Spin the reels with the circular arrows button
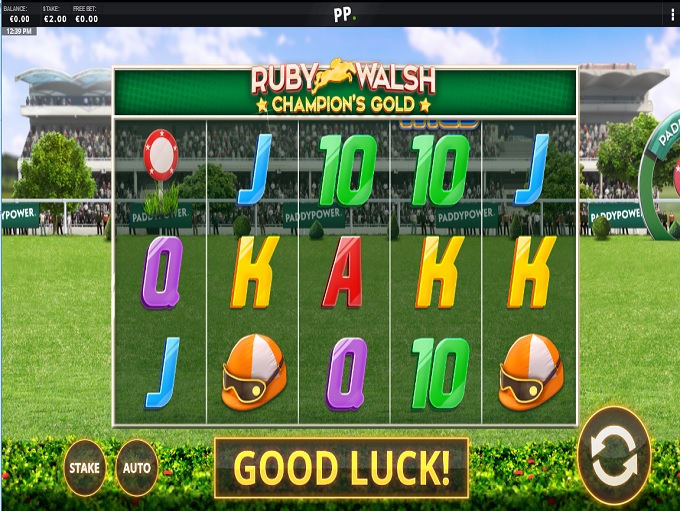This screenshot has width=680, height=511. [x=614, y=455]
